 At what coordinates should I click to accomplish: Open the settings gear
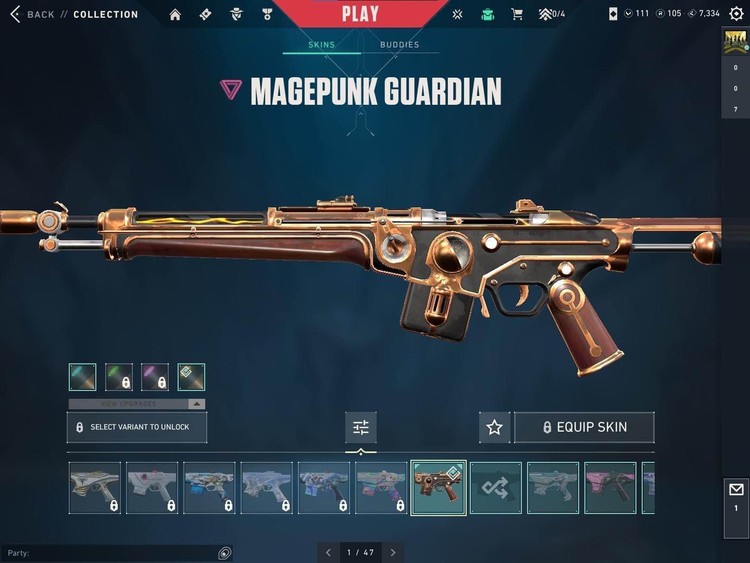(736, 14)
